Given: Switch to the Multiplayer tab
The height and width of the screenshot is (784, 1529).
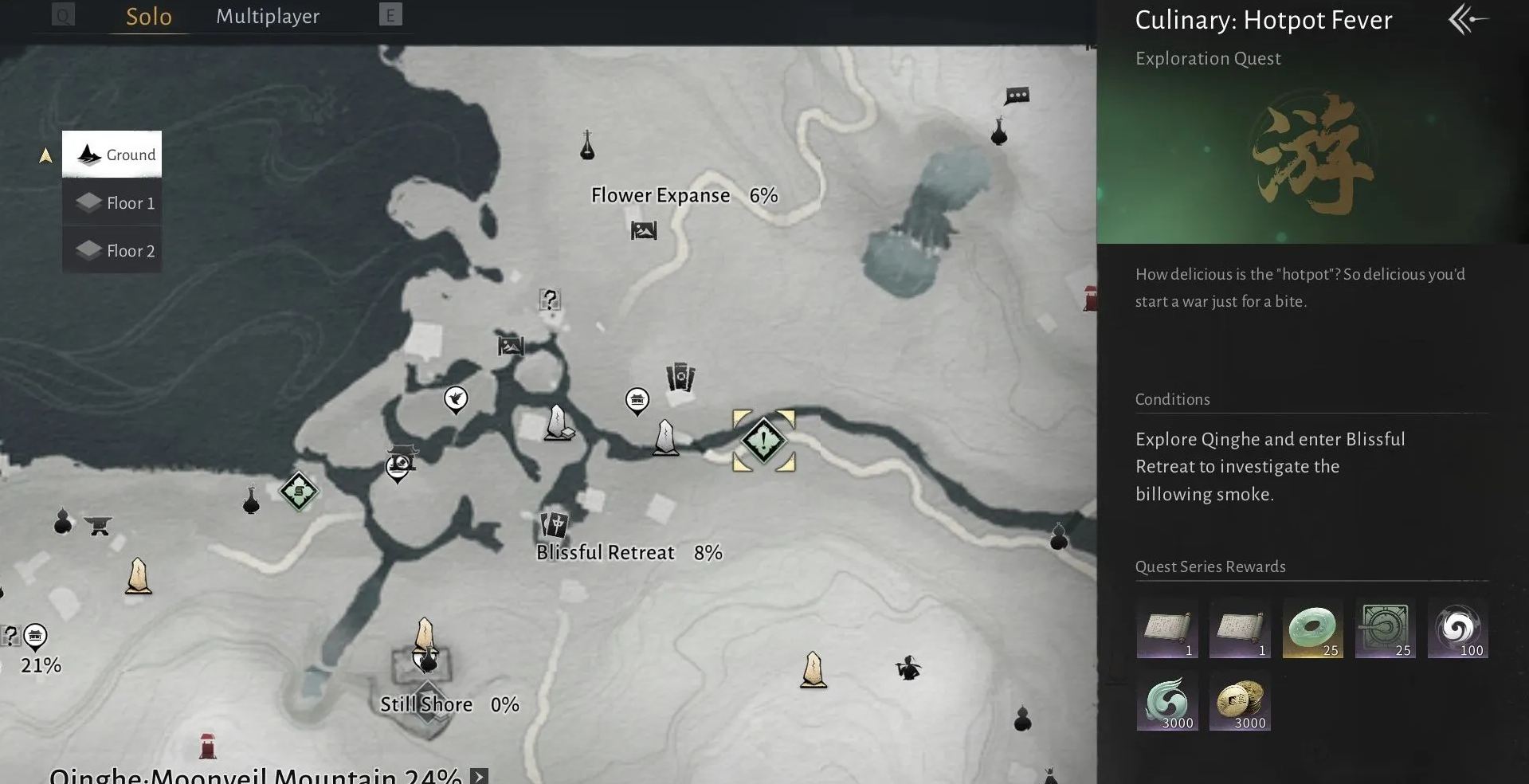Looking at the screenshot, I should pyautogui.click(x=268, y=17).
